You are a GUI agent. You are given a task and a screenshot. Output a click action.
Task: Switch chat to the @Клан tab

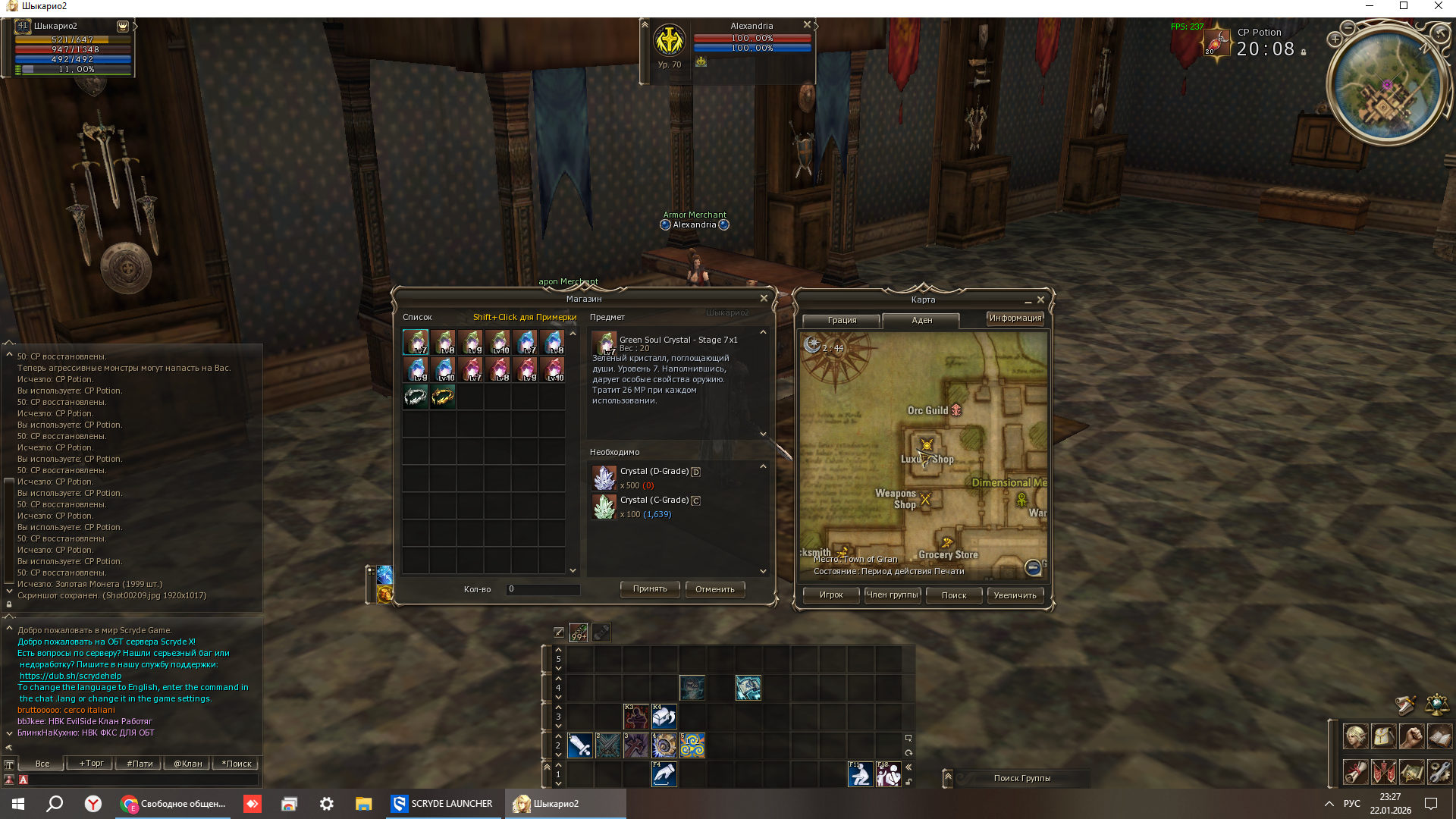point(187,764)
